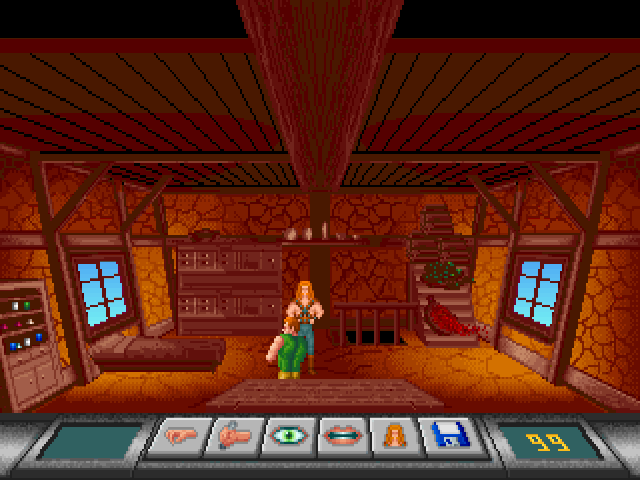Select the red lips talk icon
640x480 pixels.
(x=340, y=438)
